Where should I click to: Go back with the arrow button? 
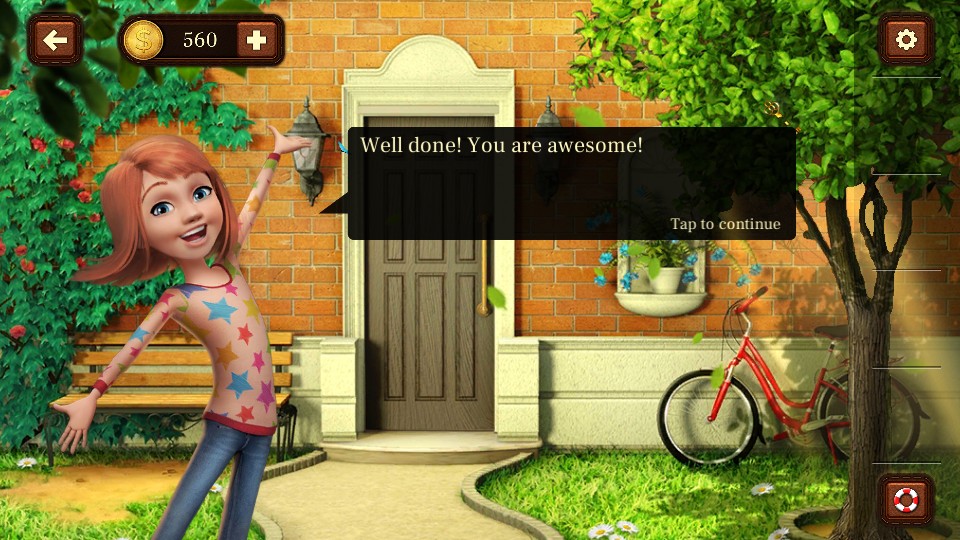tap(56, 40)
